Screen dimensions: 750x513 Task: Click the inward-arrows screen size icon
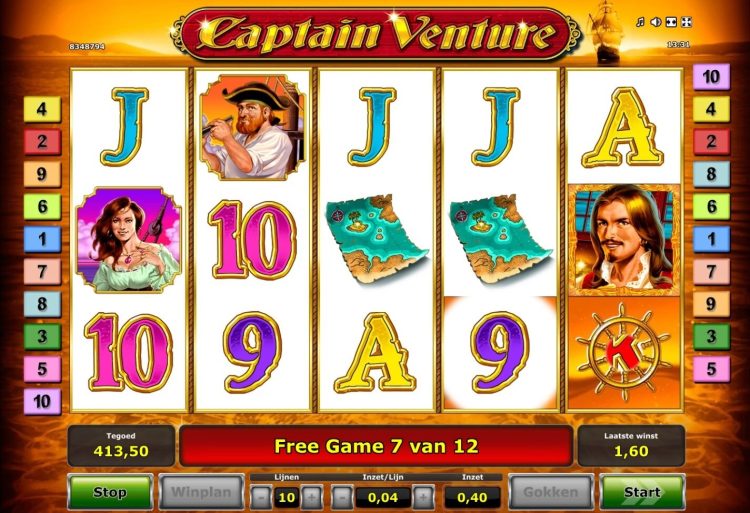pos(672,22)
